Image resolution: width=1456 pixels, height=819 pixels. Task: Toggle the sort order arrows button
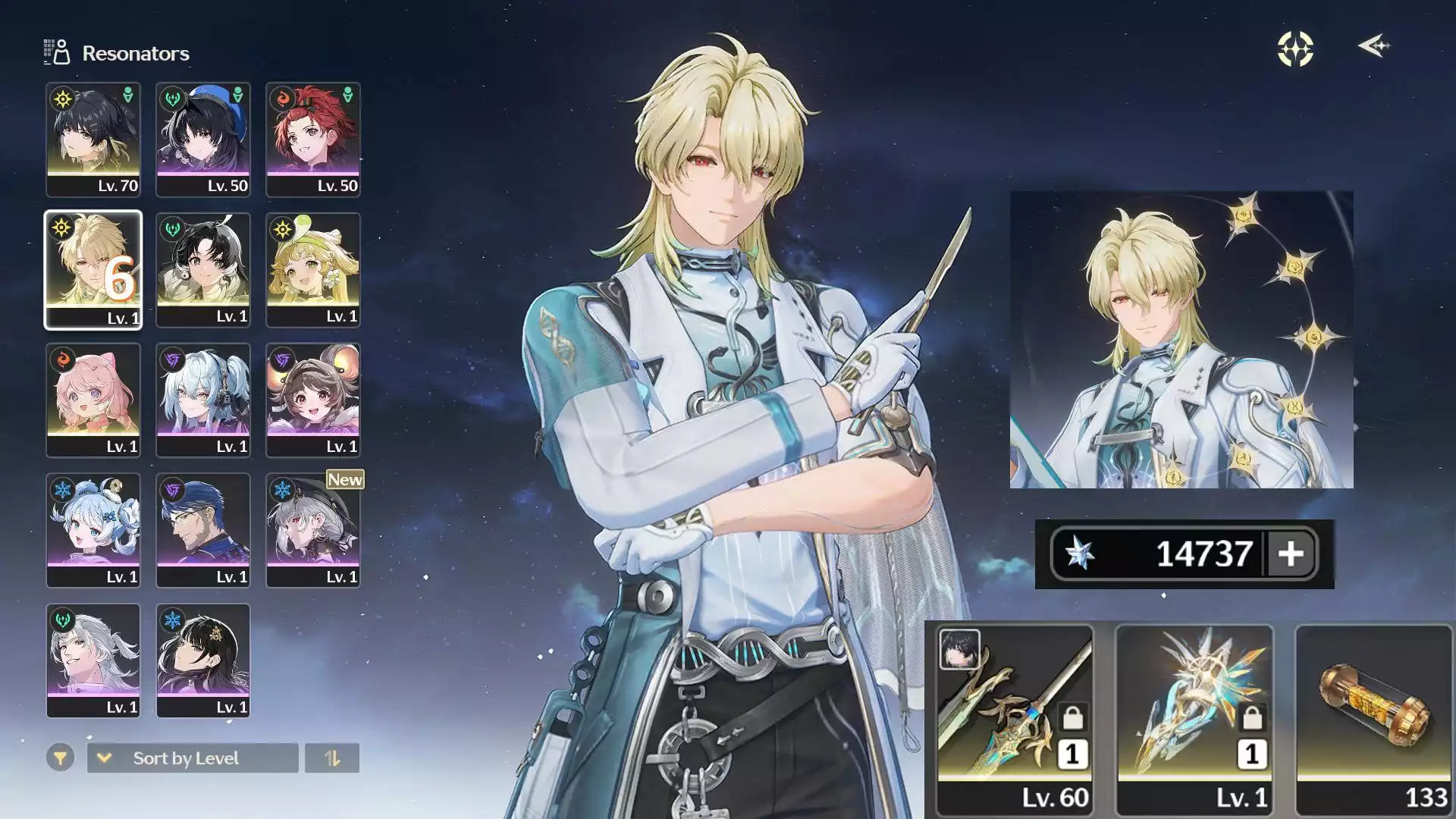[x=332, y=758]
